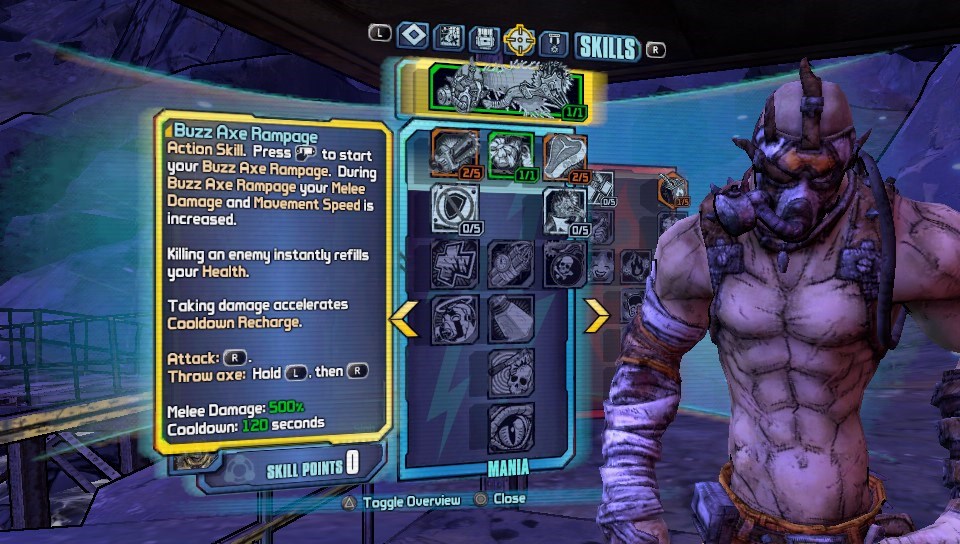Show the previous skill tree with left arrow
The height and width of the screenshot is (544, 960).
tap(405, 316)
